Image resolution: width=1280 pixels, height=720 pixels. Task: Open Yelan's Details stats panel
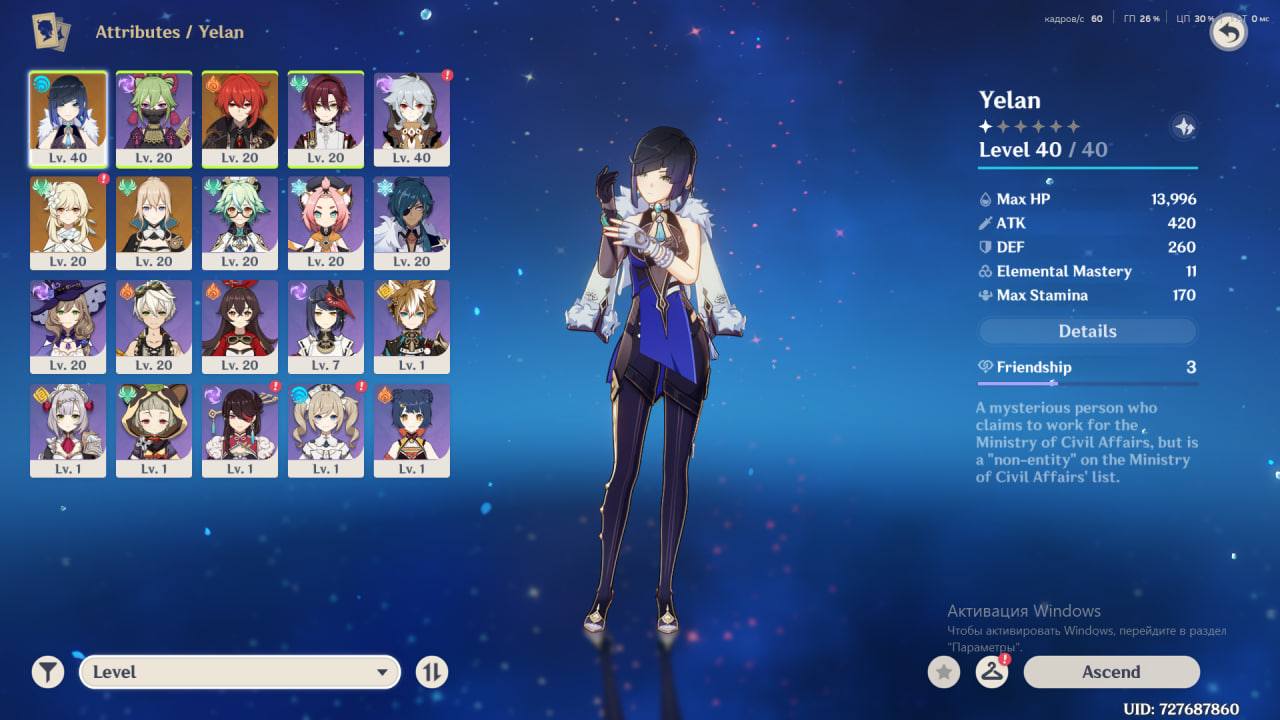[x=1087, y=331]
